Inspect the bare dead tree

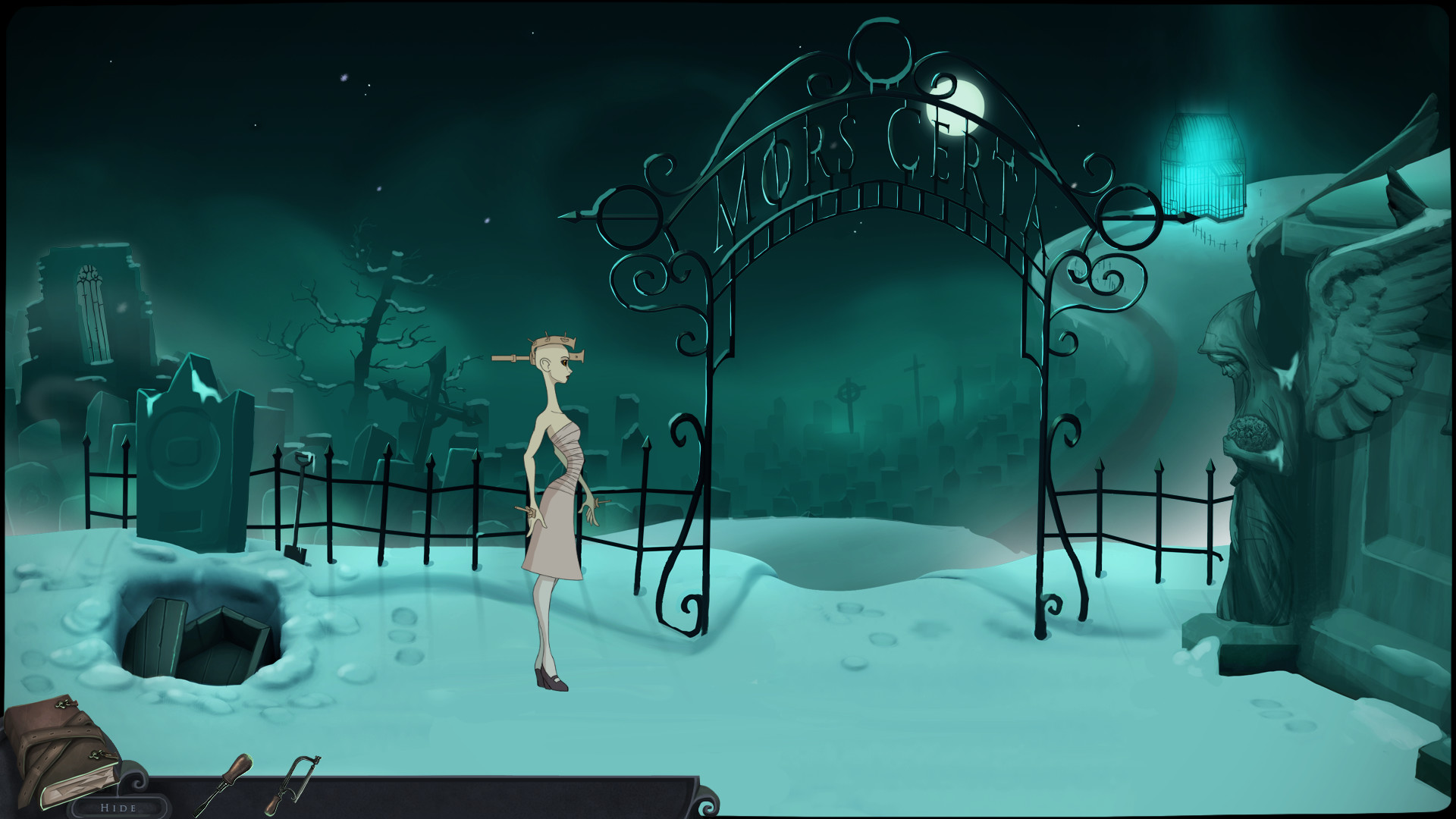pos(372,326)
